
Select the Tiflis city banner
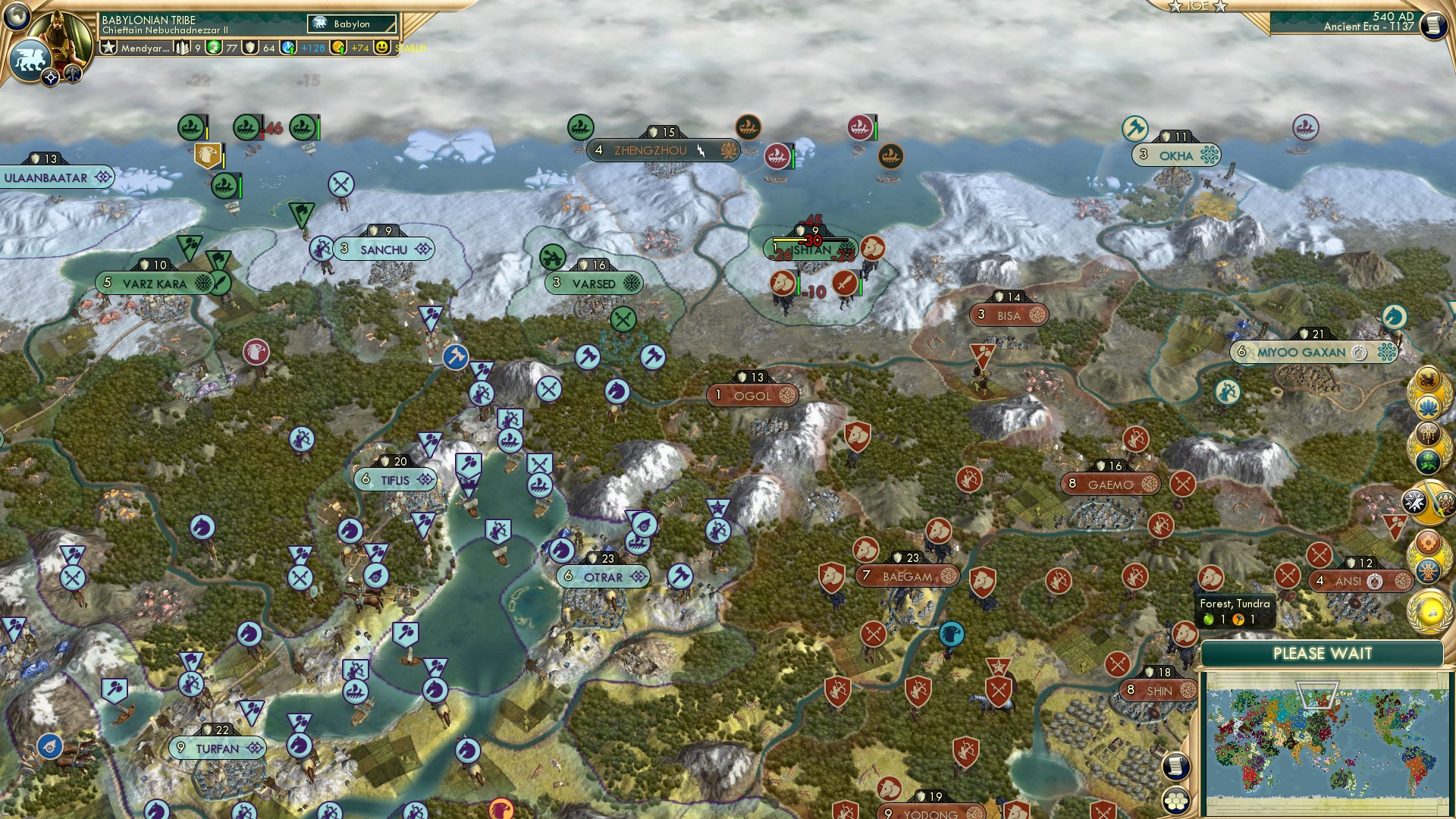point(394,479)
